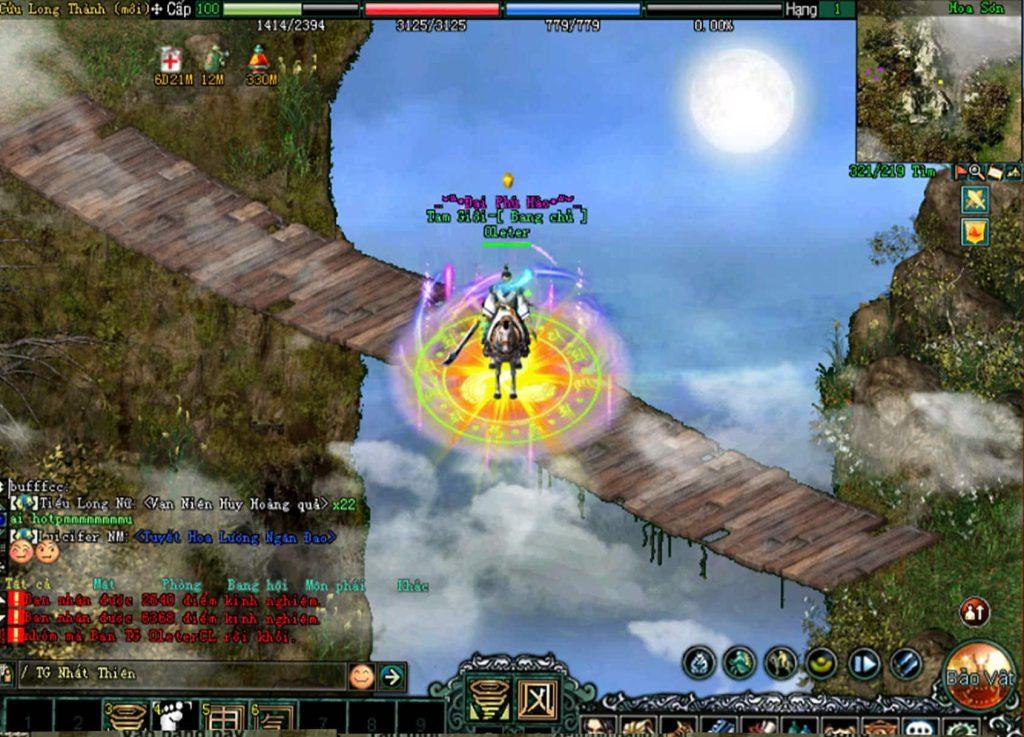Click the flame shield icon below the minimap
1024x737 pixels.
(975, 233)
